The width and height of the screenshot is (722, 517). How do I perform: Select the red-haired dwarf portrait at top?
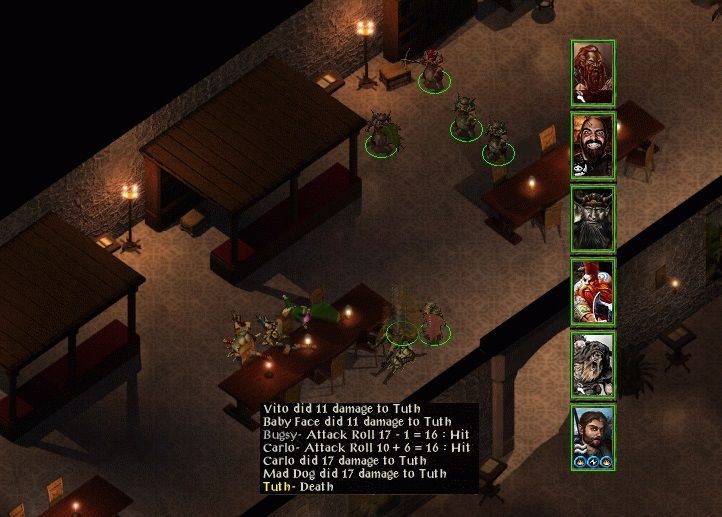click(593, 73)
